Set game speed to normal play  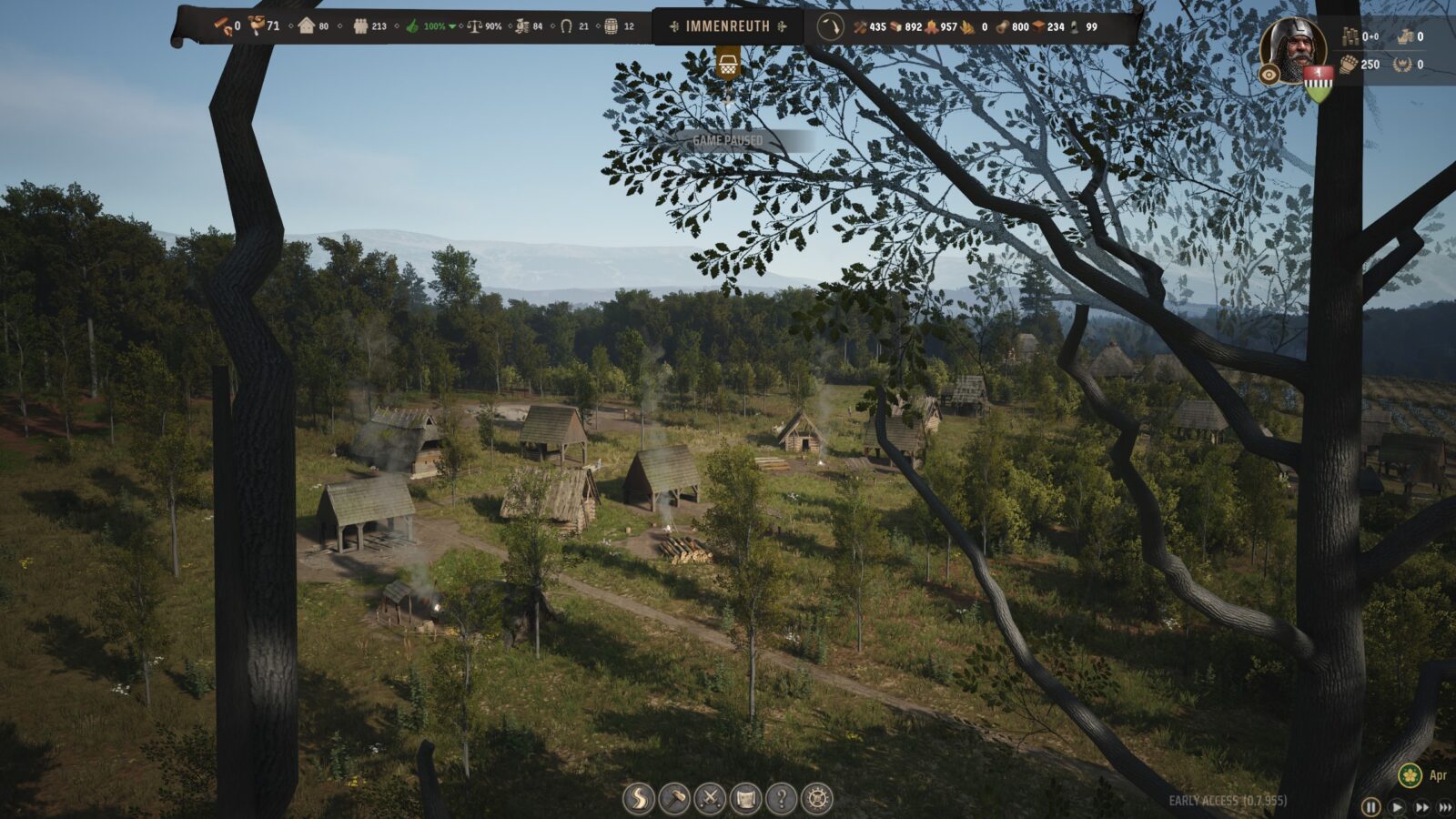[1397, 806]
